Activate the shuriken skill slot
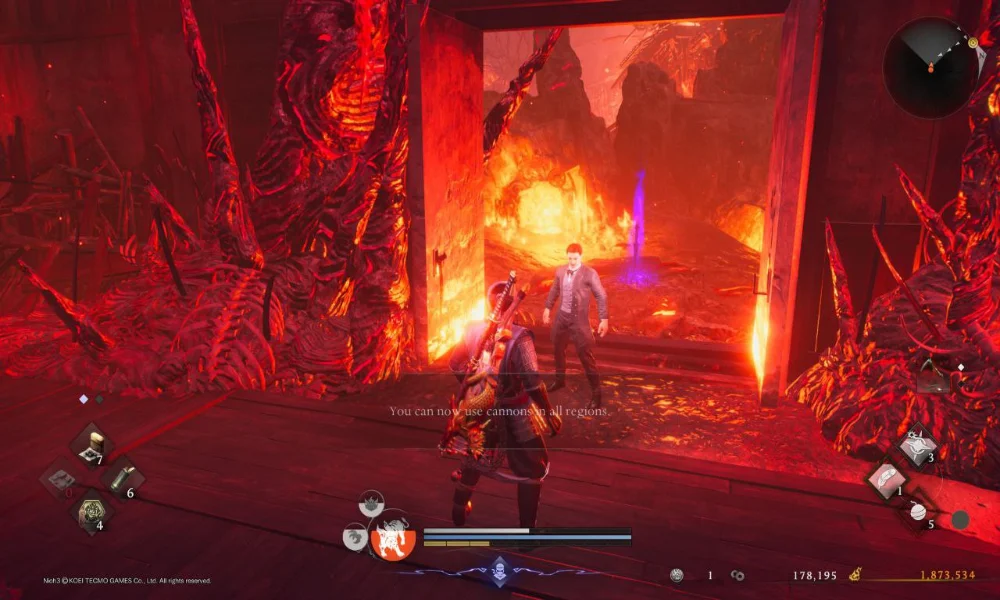This screenshot has width=1000, height=600. pyautogui.click(x=916, y=445)
